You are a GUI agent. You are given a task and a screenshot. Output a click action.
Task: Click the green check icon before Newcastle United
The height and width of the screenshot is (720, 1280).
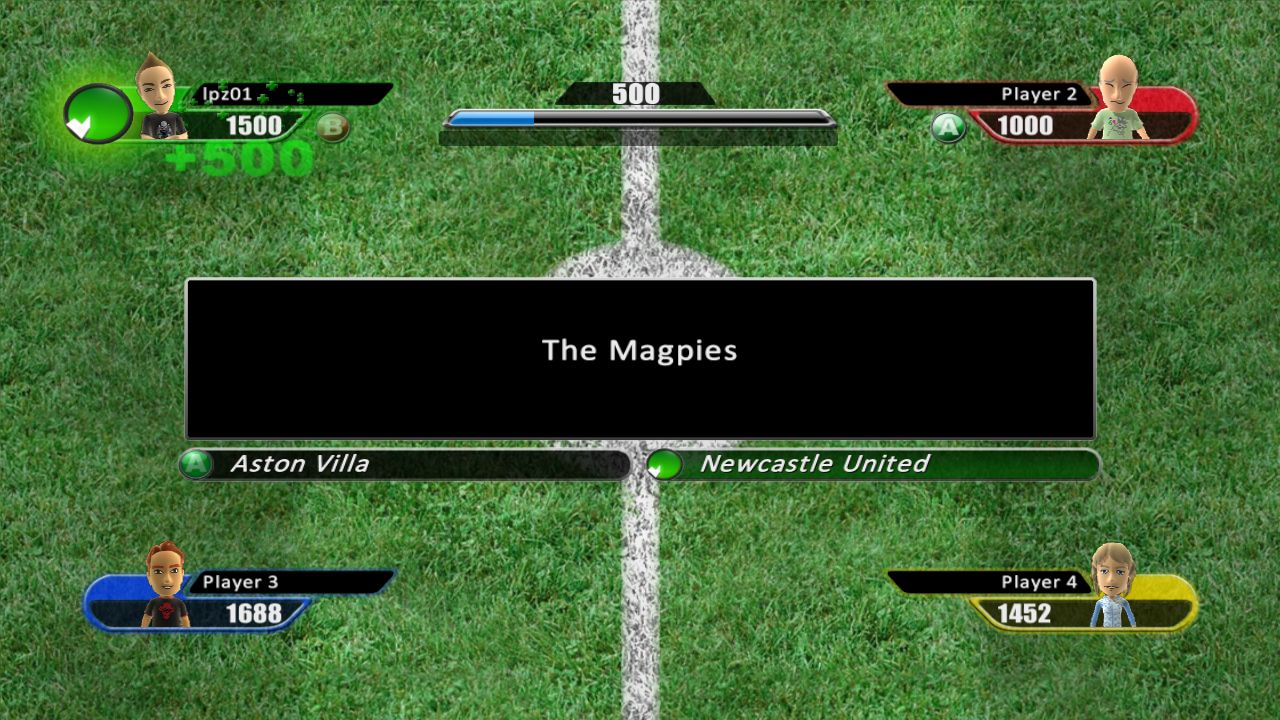(664, 463)
